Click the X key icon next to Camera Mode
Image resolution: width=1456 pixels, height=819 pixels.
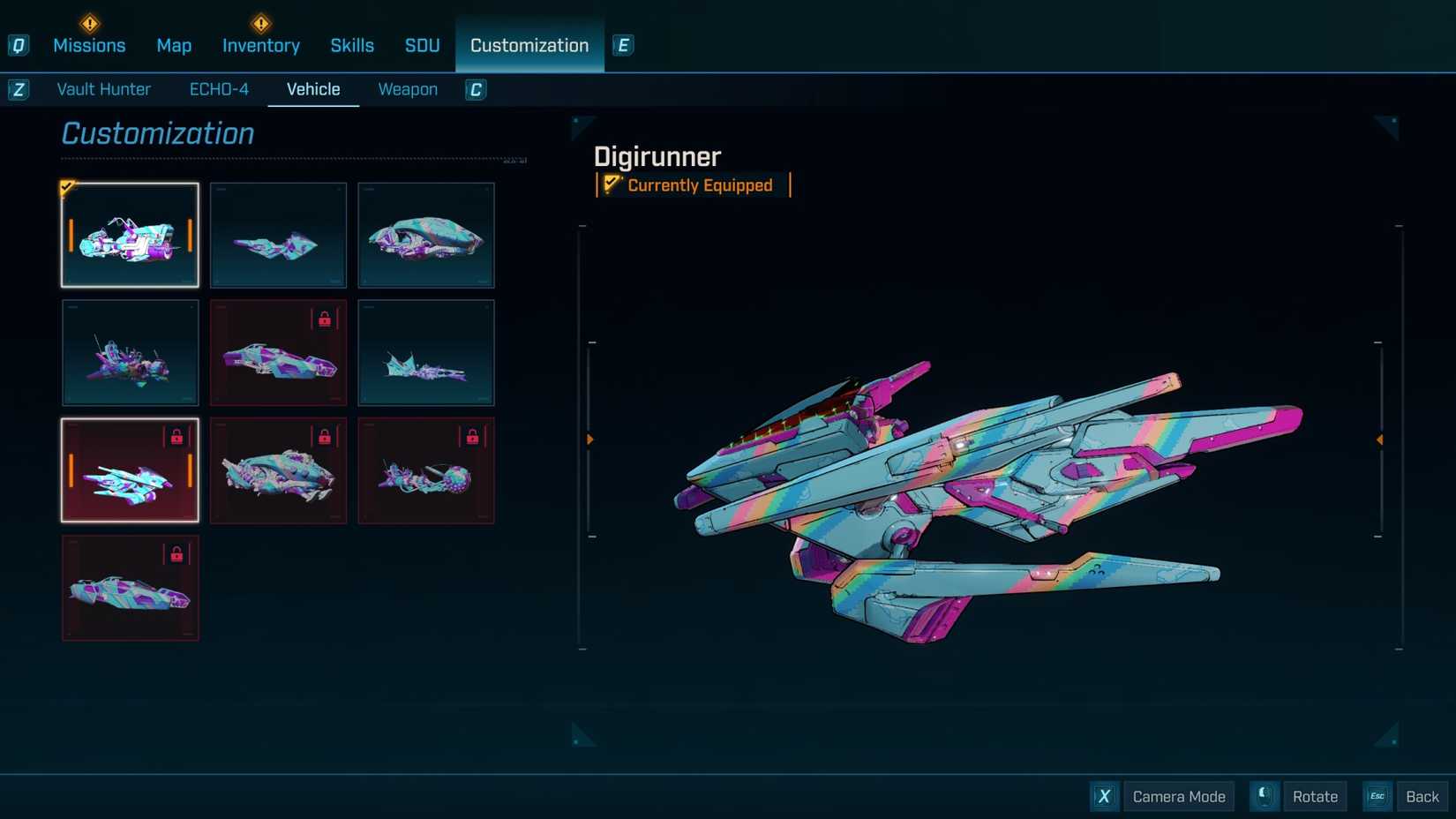[x=1104, y=796]
